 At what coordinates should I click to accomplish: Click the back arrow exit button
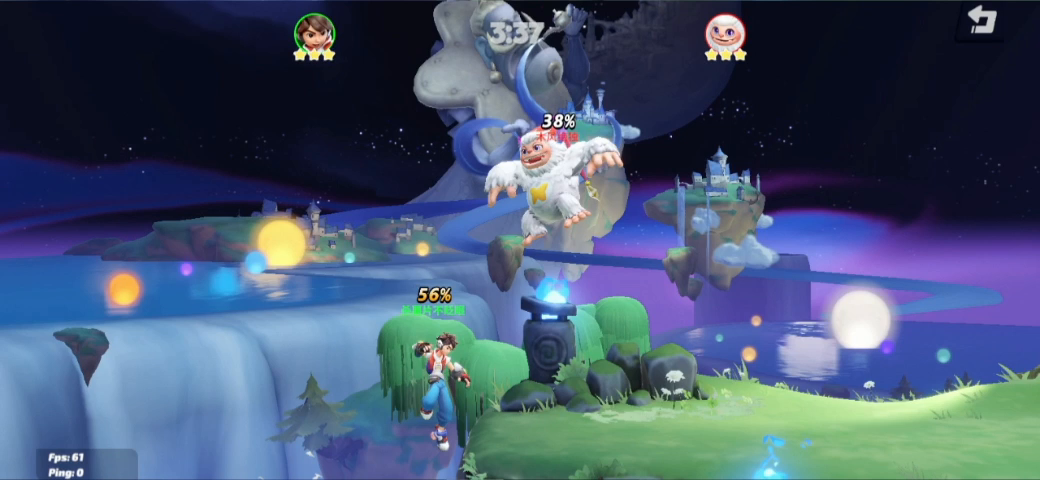(982, 20)
